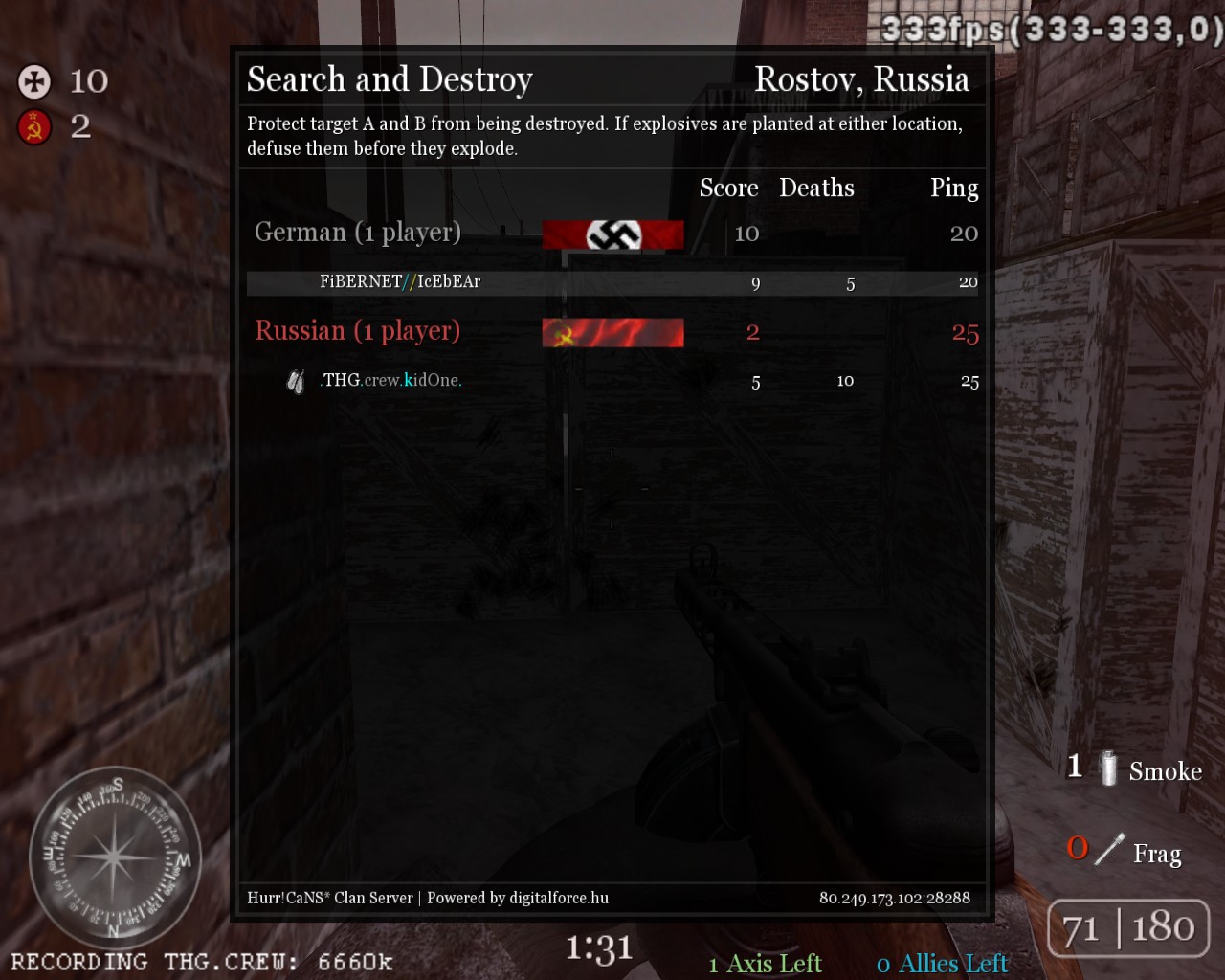Click the German iron cross score icon
This screenshot has width=1225, height=980.
[x=34, y=81]
